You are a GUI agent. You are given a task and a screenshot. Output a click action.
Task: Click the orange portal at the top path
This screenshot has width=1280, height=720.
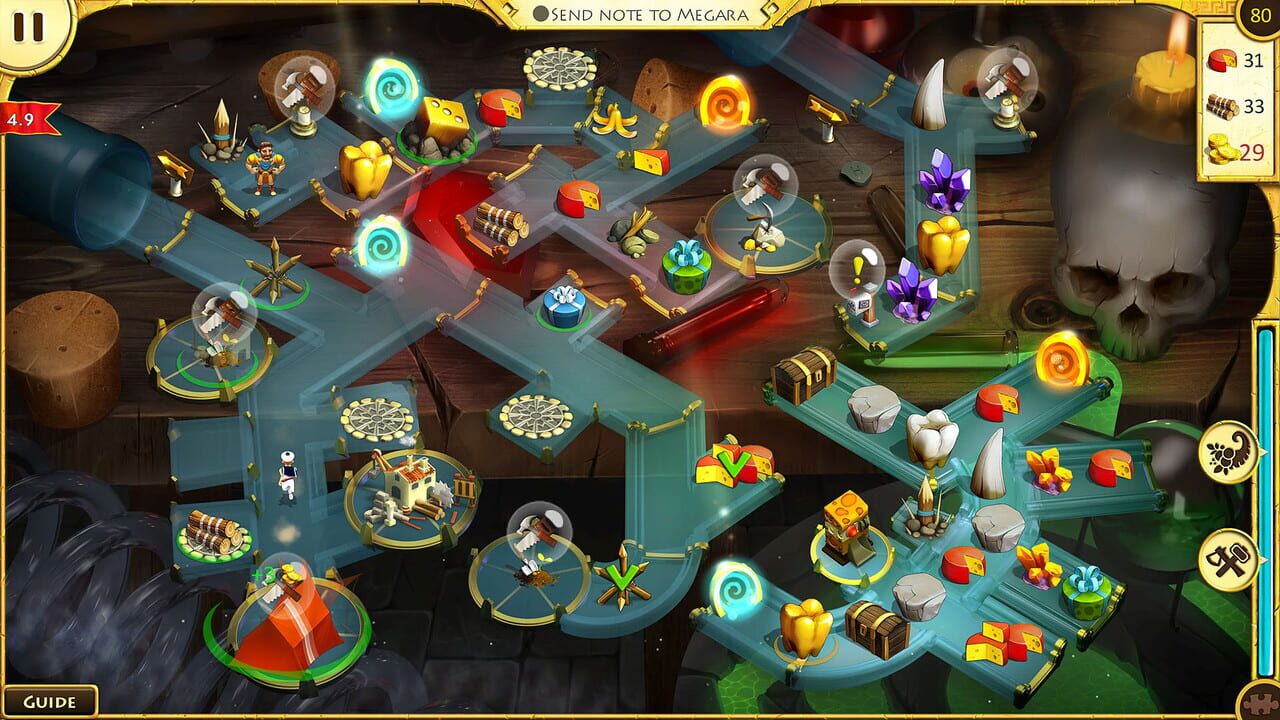pos(723,100)
